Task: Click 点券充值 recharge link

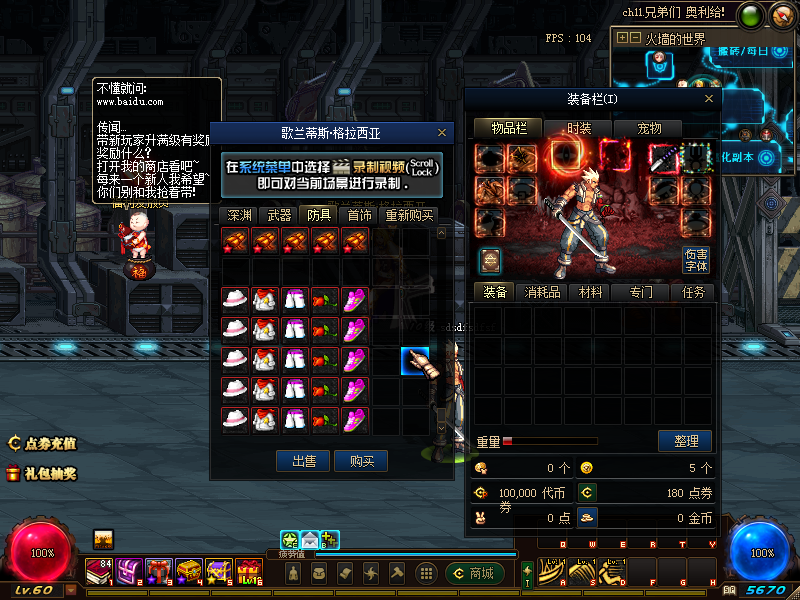Action: [x=42, y=443]
